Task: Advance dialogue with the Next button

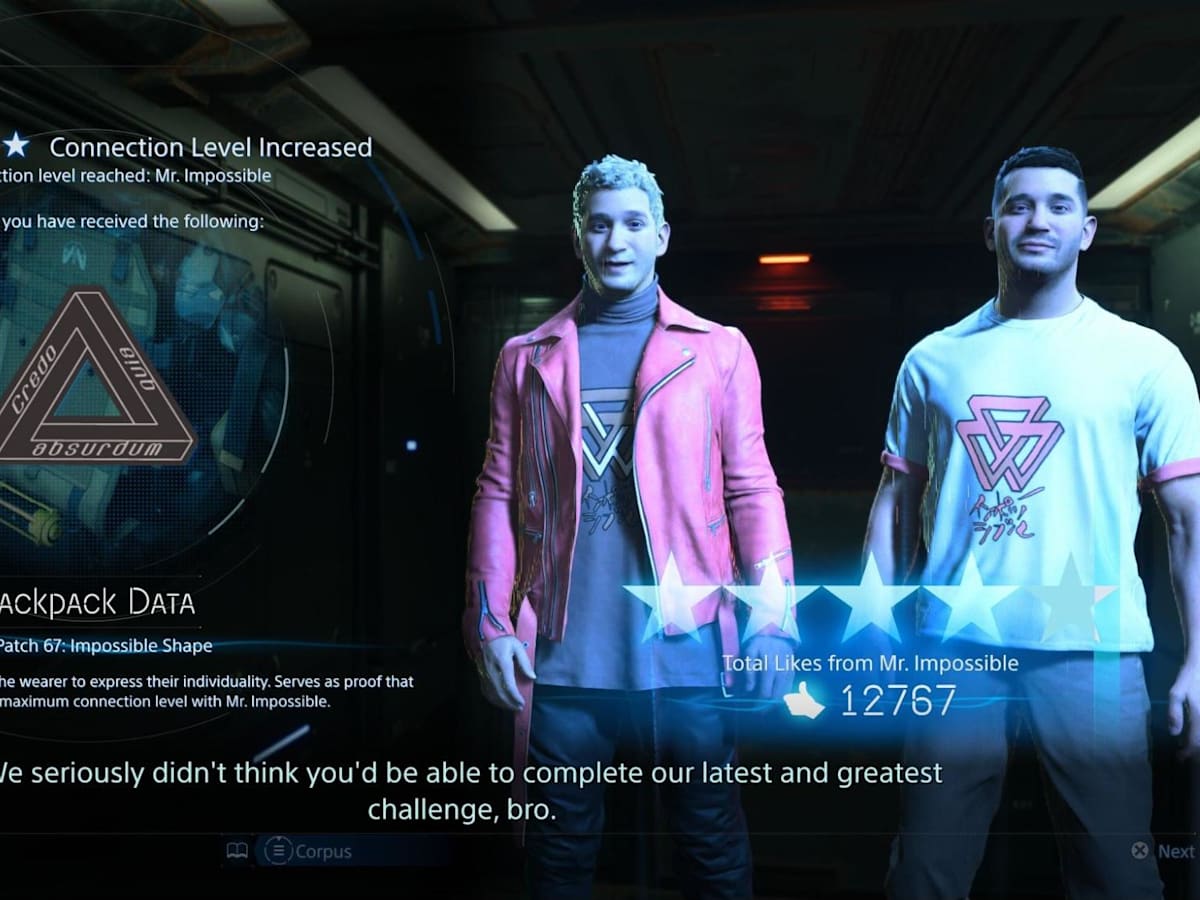Action: [1165, 851]
